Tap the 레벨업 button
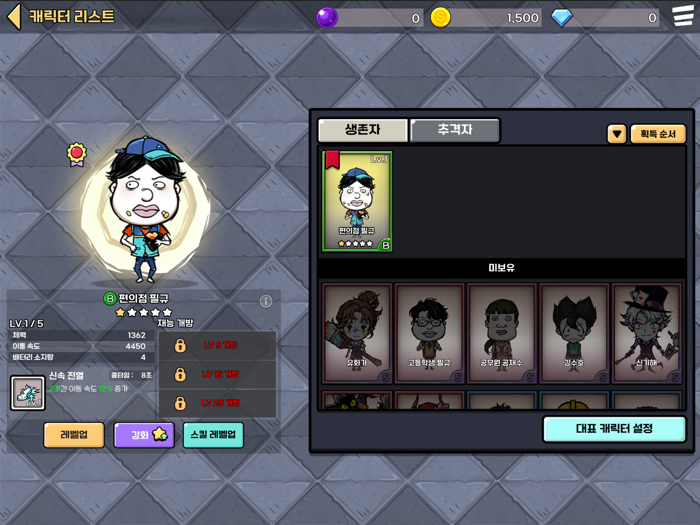 pos(74,435)
